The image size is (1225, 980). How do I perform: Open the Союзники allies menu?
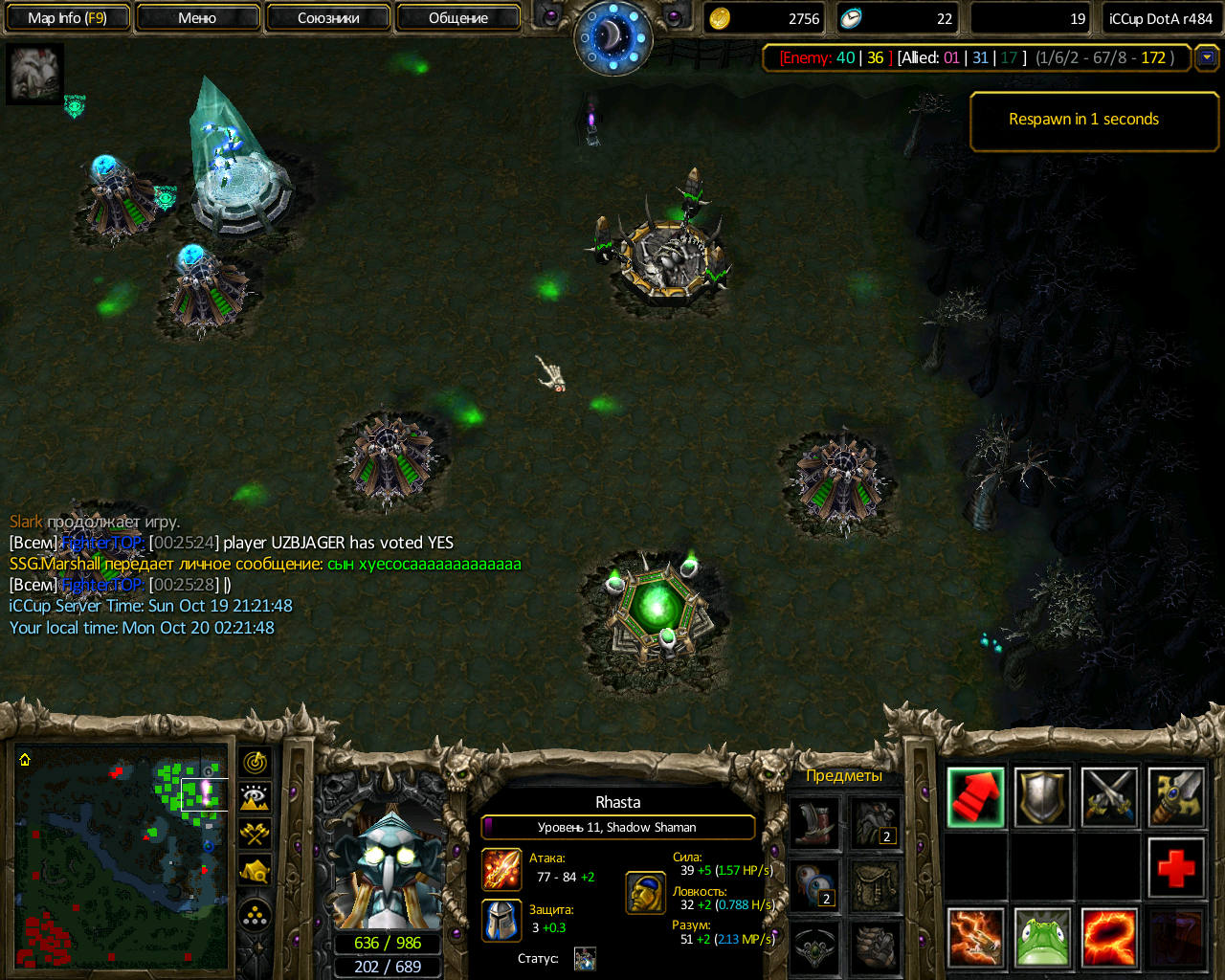[328, 18]
